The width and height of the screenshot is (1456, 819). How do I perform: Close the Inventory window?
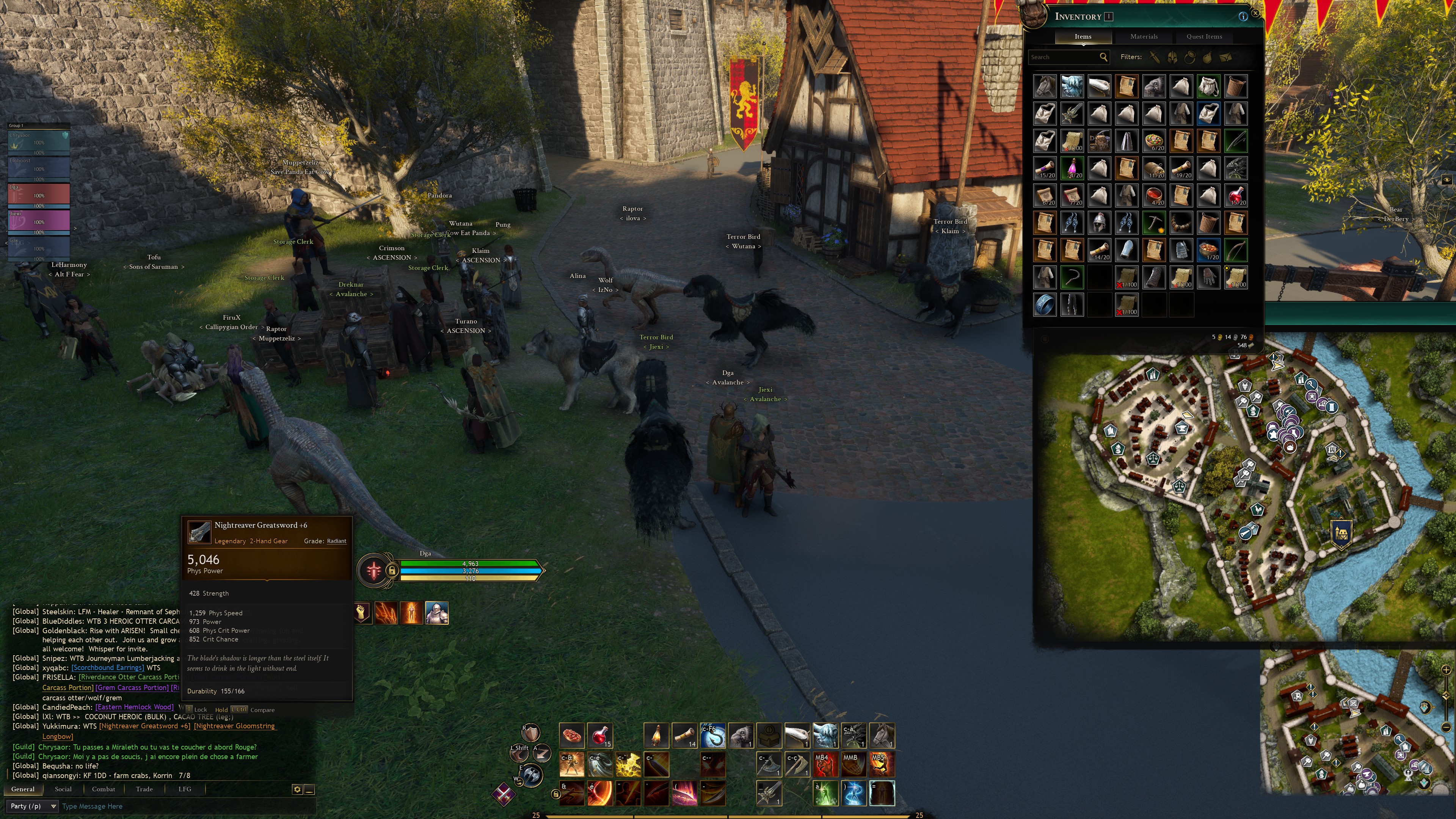click(x=1255, y=13)
